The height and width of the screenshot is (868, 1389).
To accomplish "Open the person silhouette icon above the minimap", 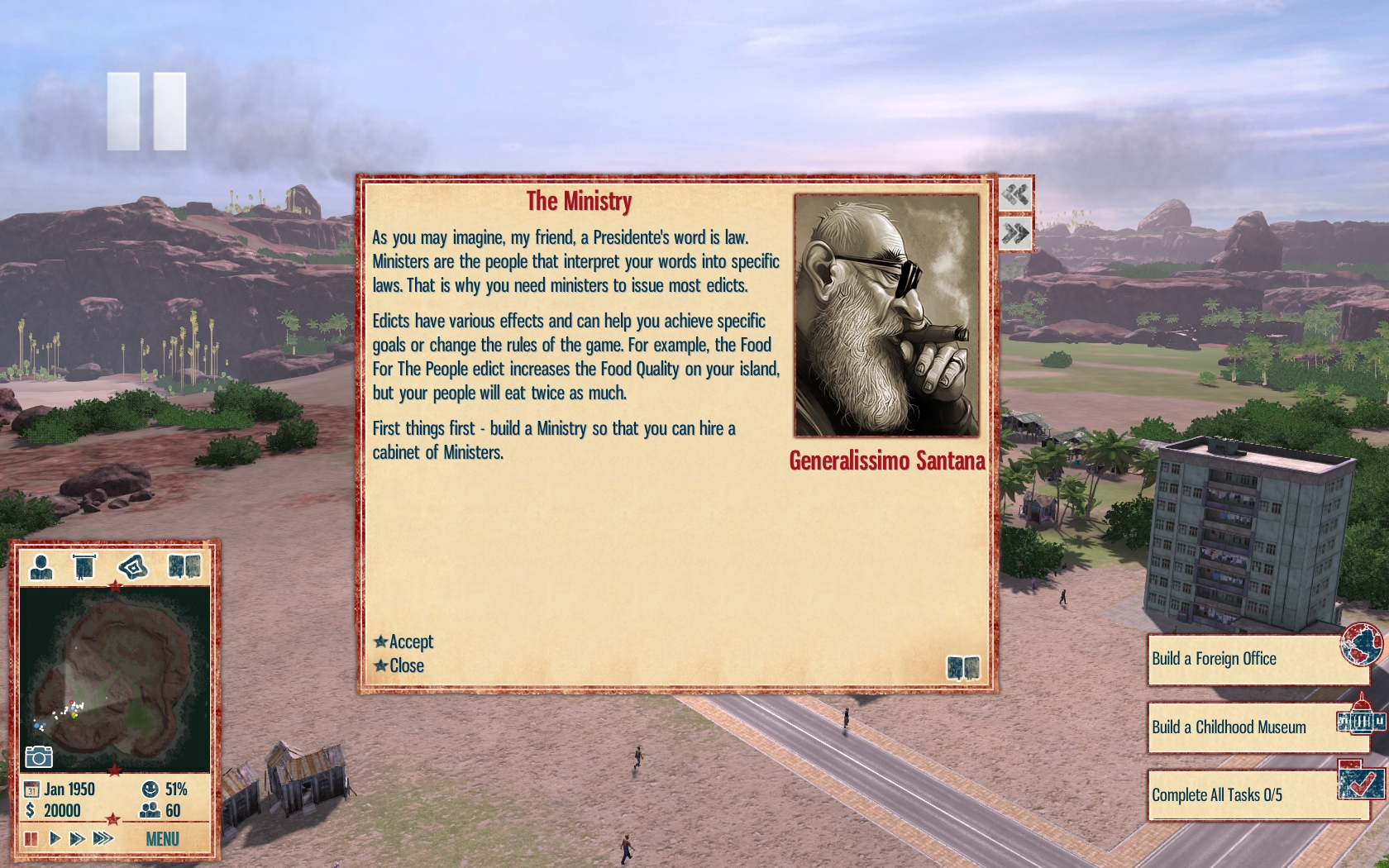I will [41, 567].
